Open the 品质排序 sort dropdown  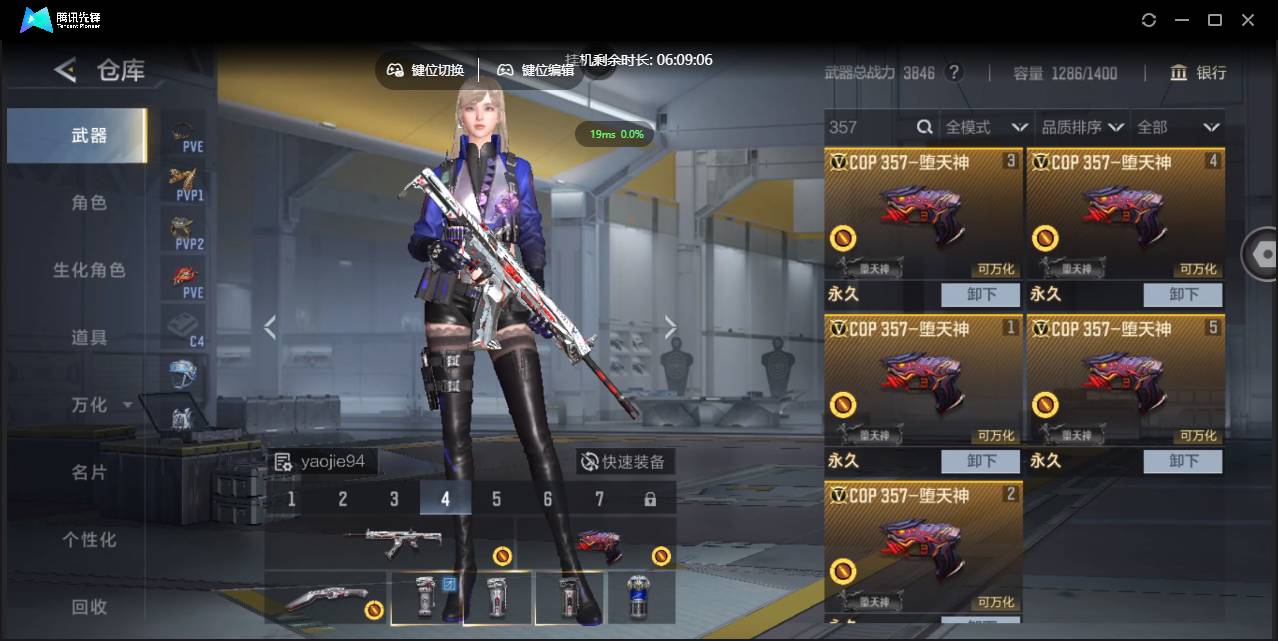pyautogui.click(x=1081, y=127)
